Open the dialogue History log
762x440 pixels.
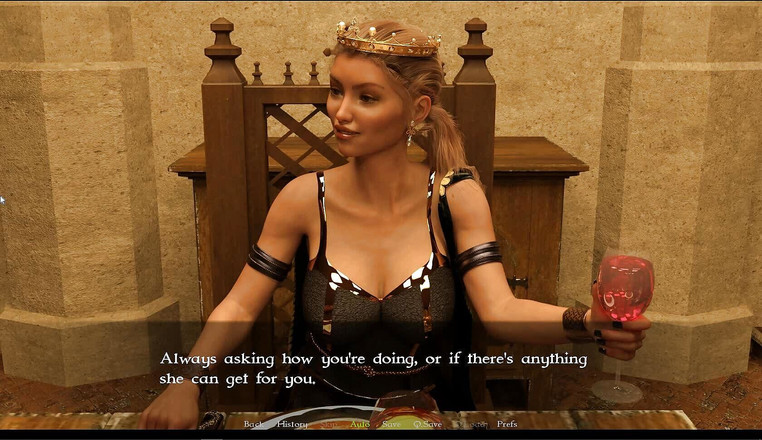(x=292, y=424)
